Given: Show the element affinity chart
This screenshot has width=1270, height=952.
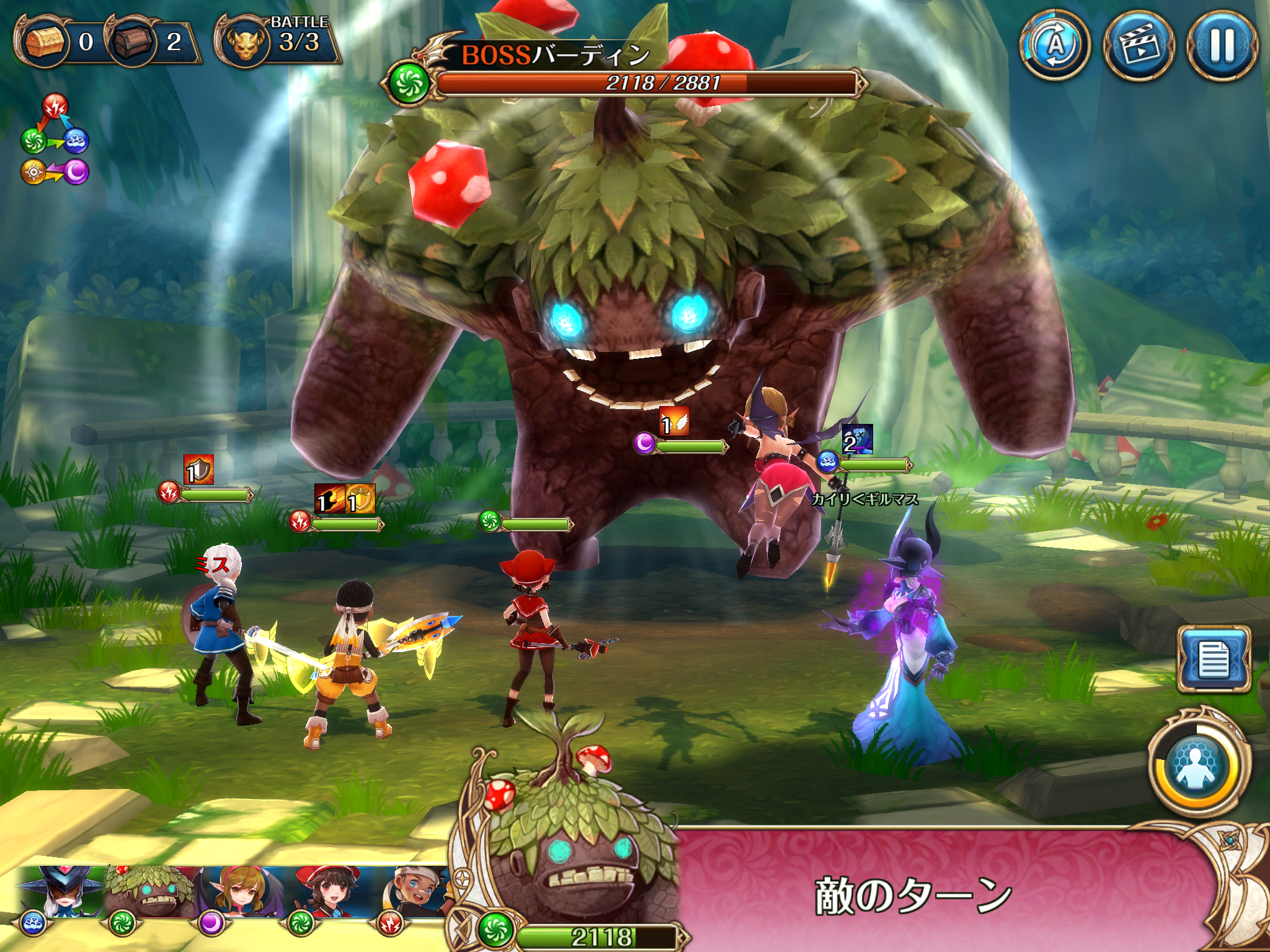Looking at the screenshot, I should [x=55, y=140].
